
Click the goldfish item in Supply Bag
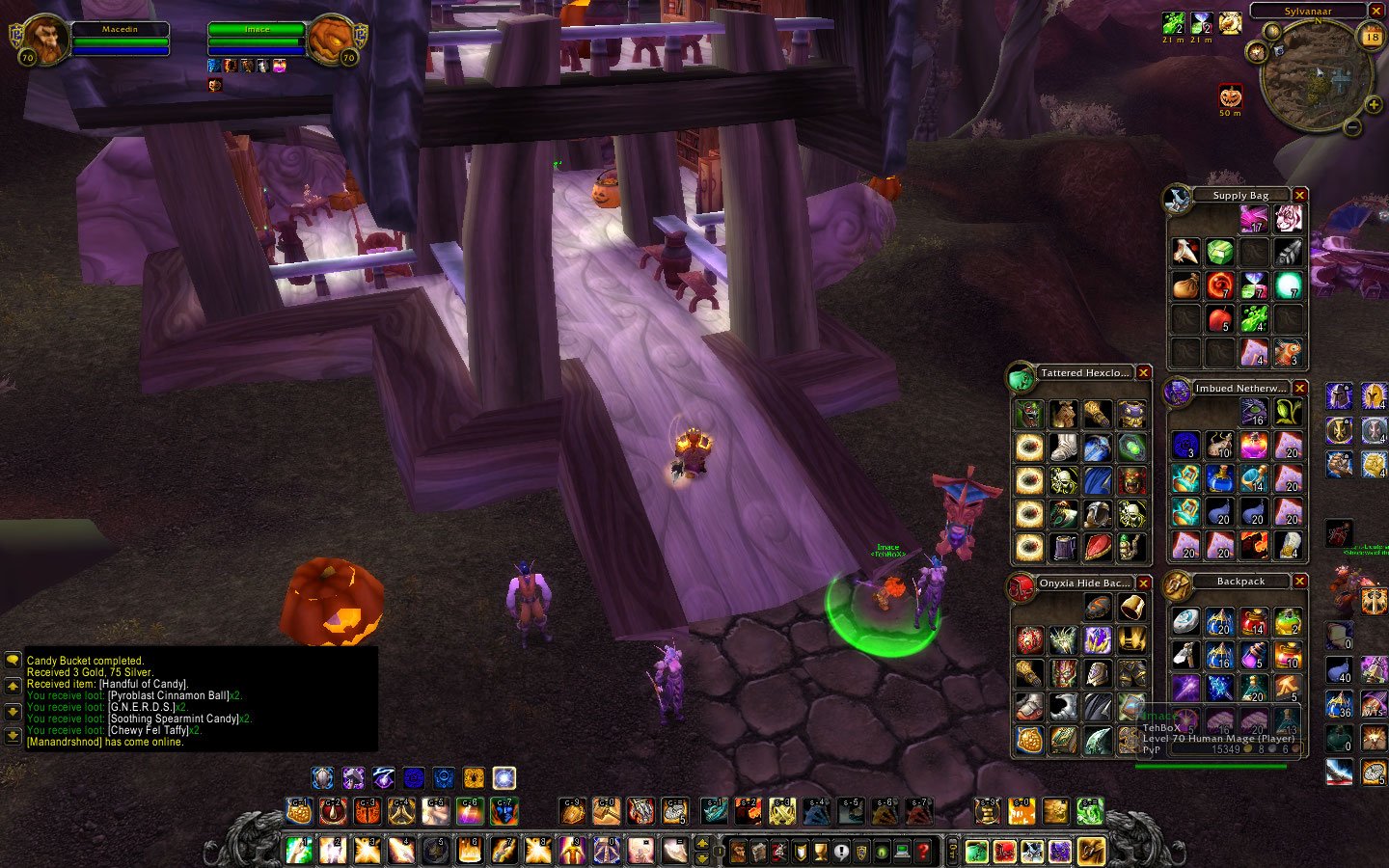click(1288, 352)
